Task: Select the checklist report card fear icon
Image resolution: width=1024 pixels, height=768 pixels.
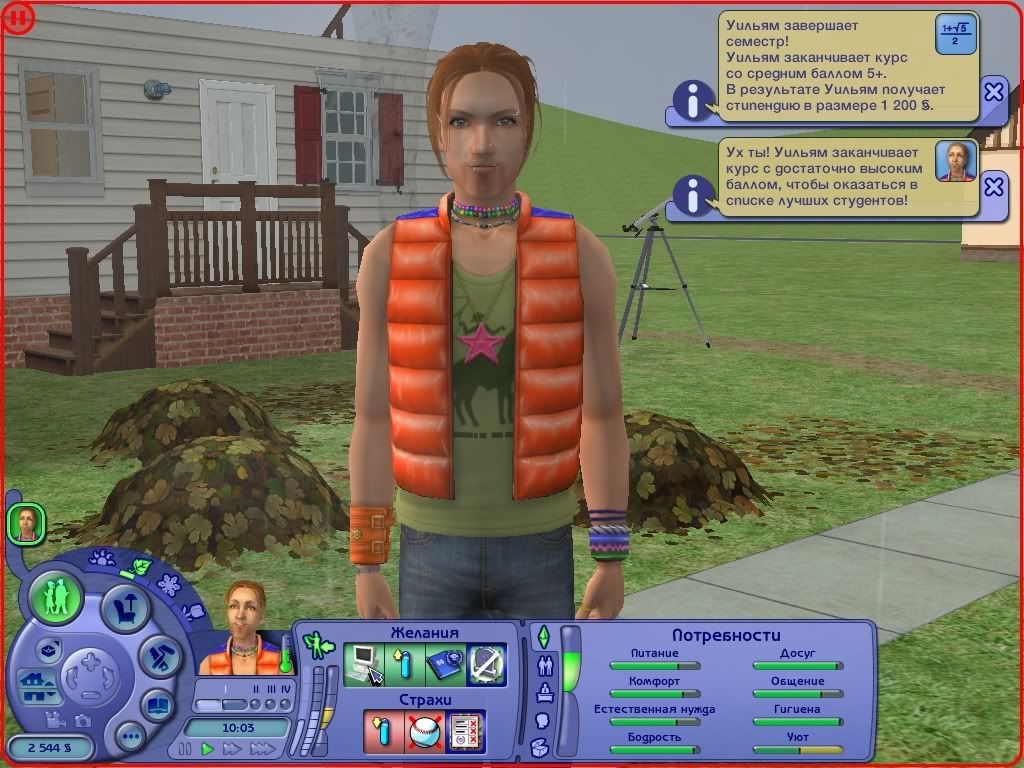Action: pos(466,732)
